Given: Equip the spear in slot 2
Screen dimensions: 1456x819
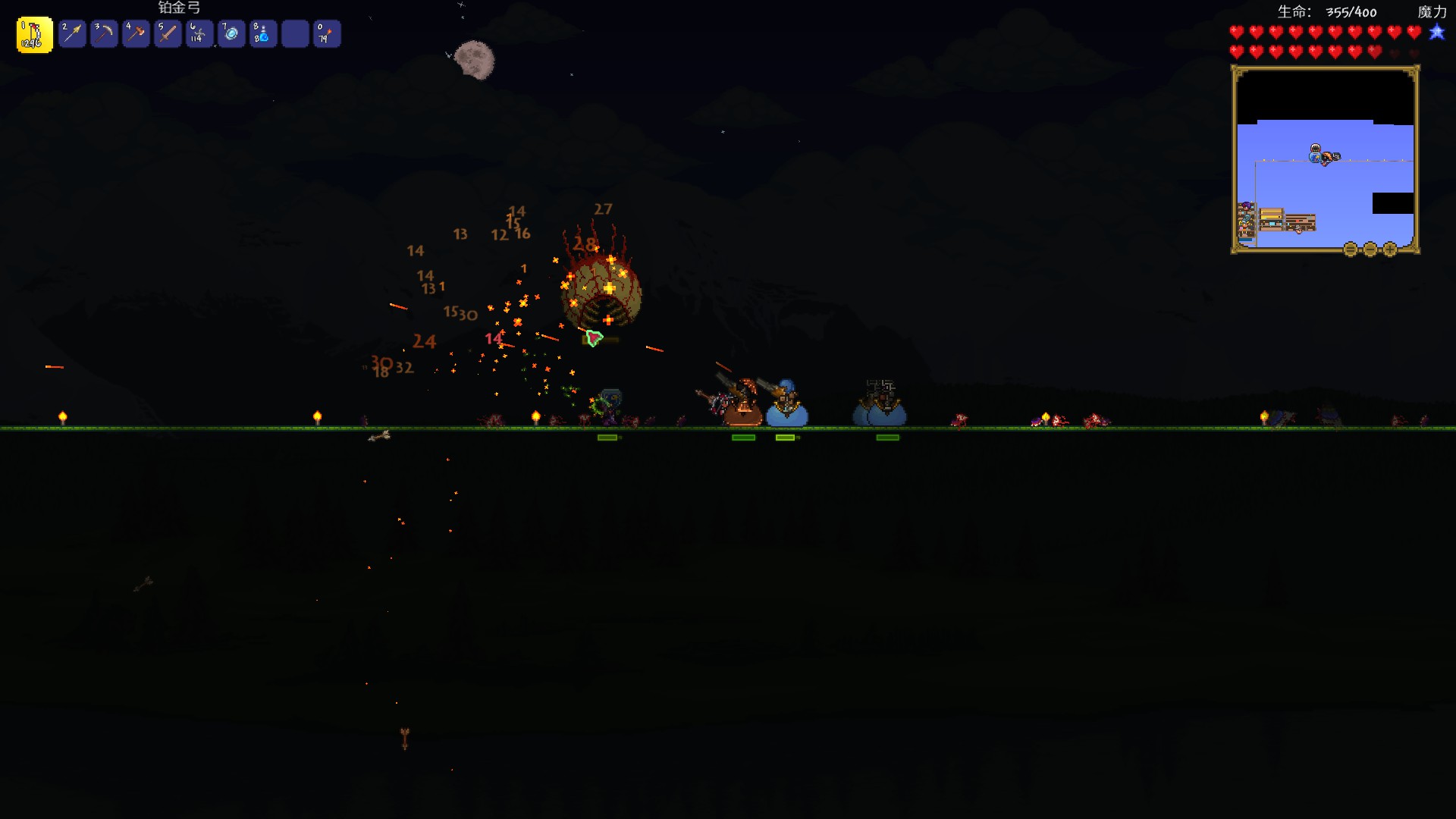Looking at the screenshot, I should click(72, 34).
